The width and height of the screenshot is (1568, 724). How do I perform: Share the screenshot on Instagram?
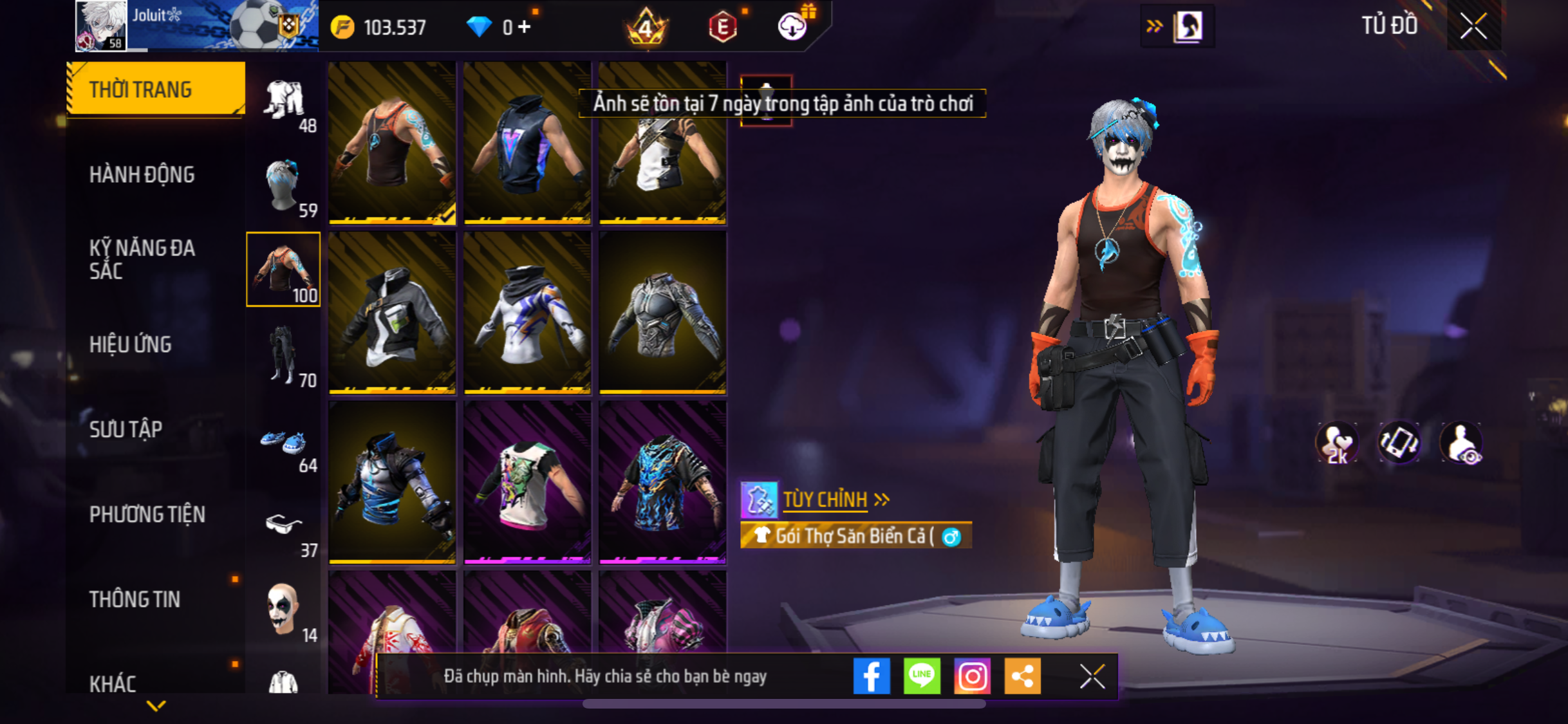972,676
